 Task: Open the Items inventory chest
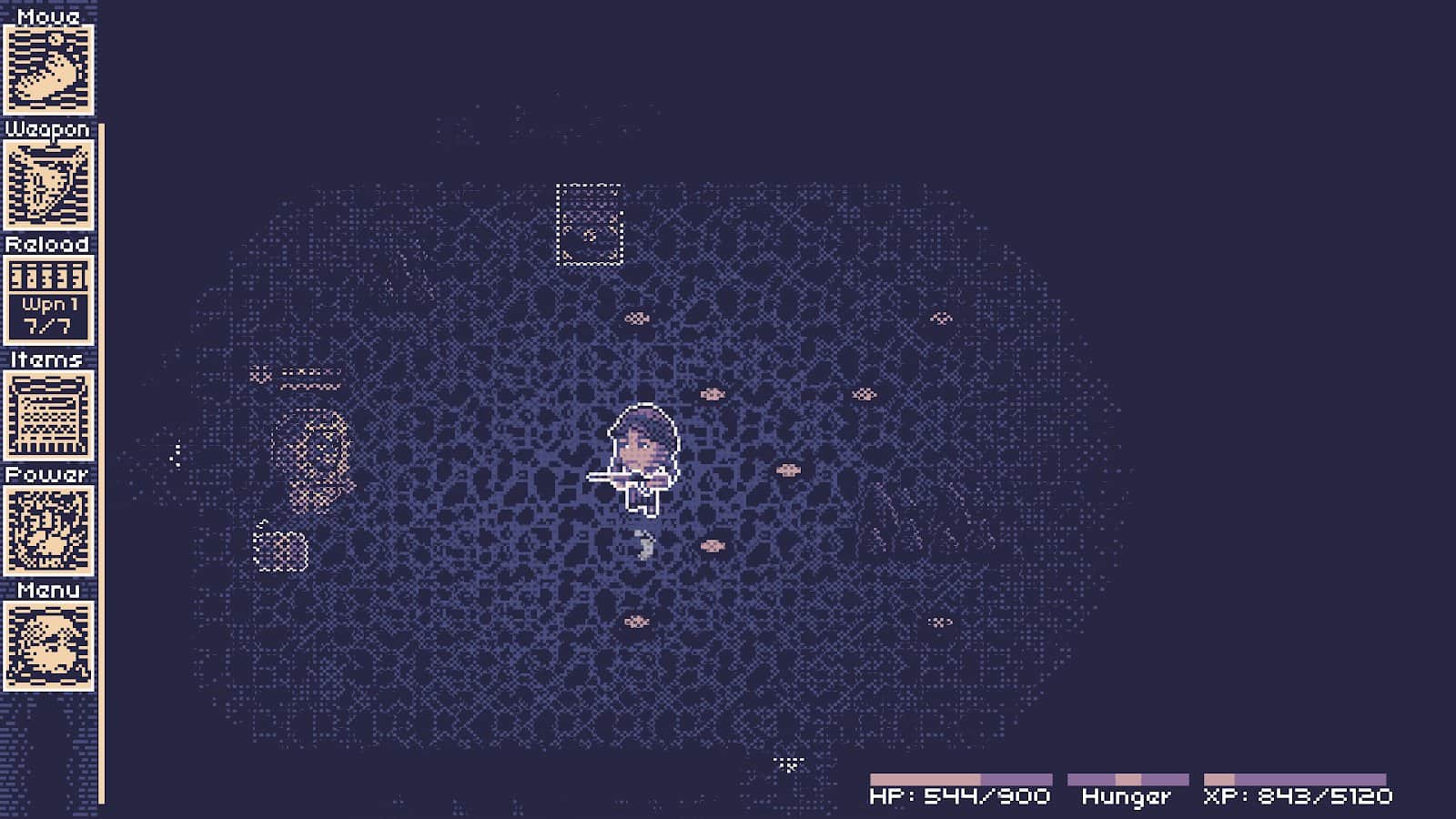tap(48, 416)
